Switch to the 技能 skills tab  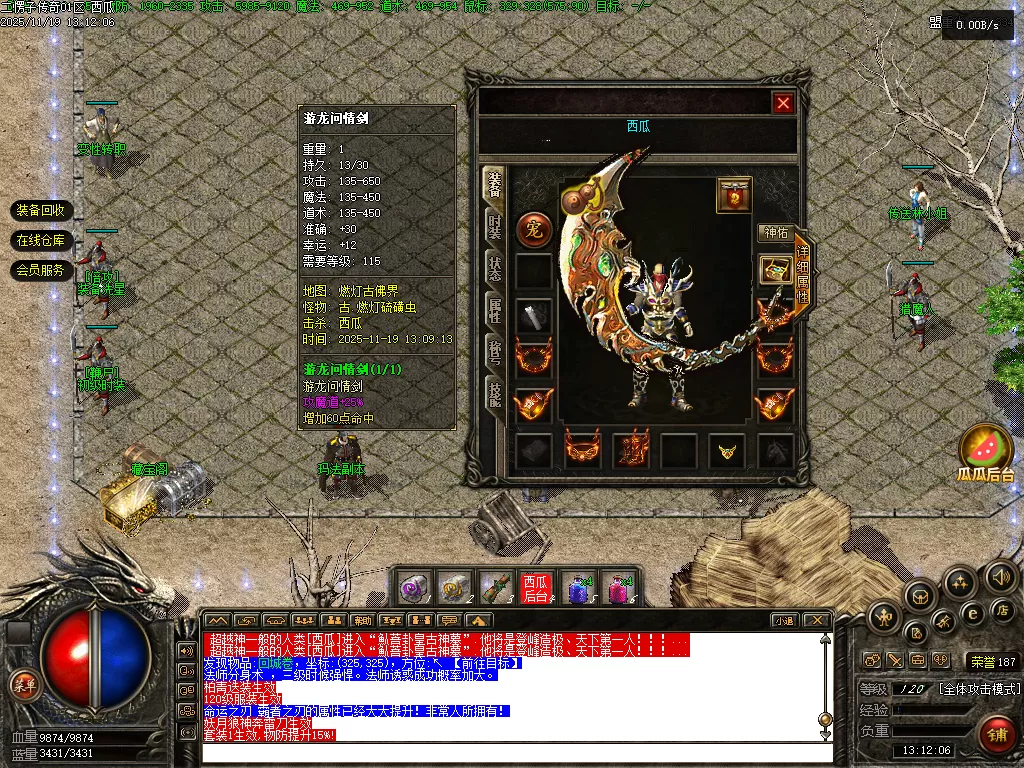pos(494,394)
